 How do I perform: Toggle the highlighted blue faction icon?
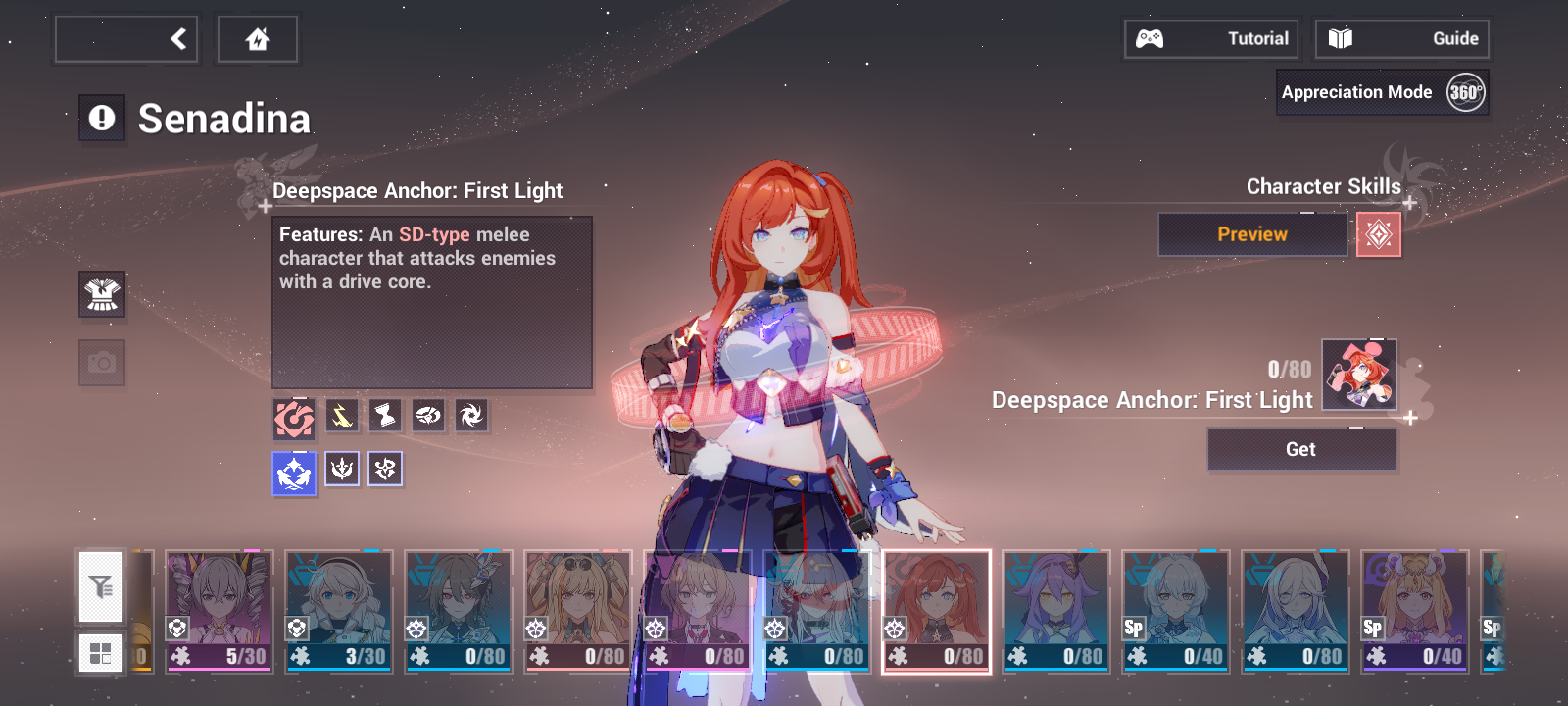[x=293, y=469]
